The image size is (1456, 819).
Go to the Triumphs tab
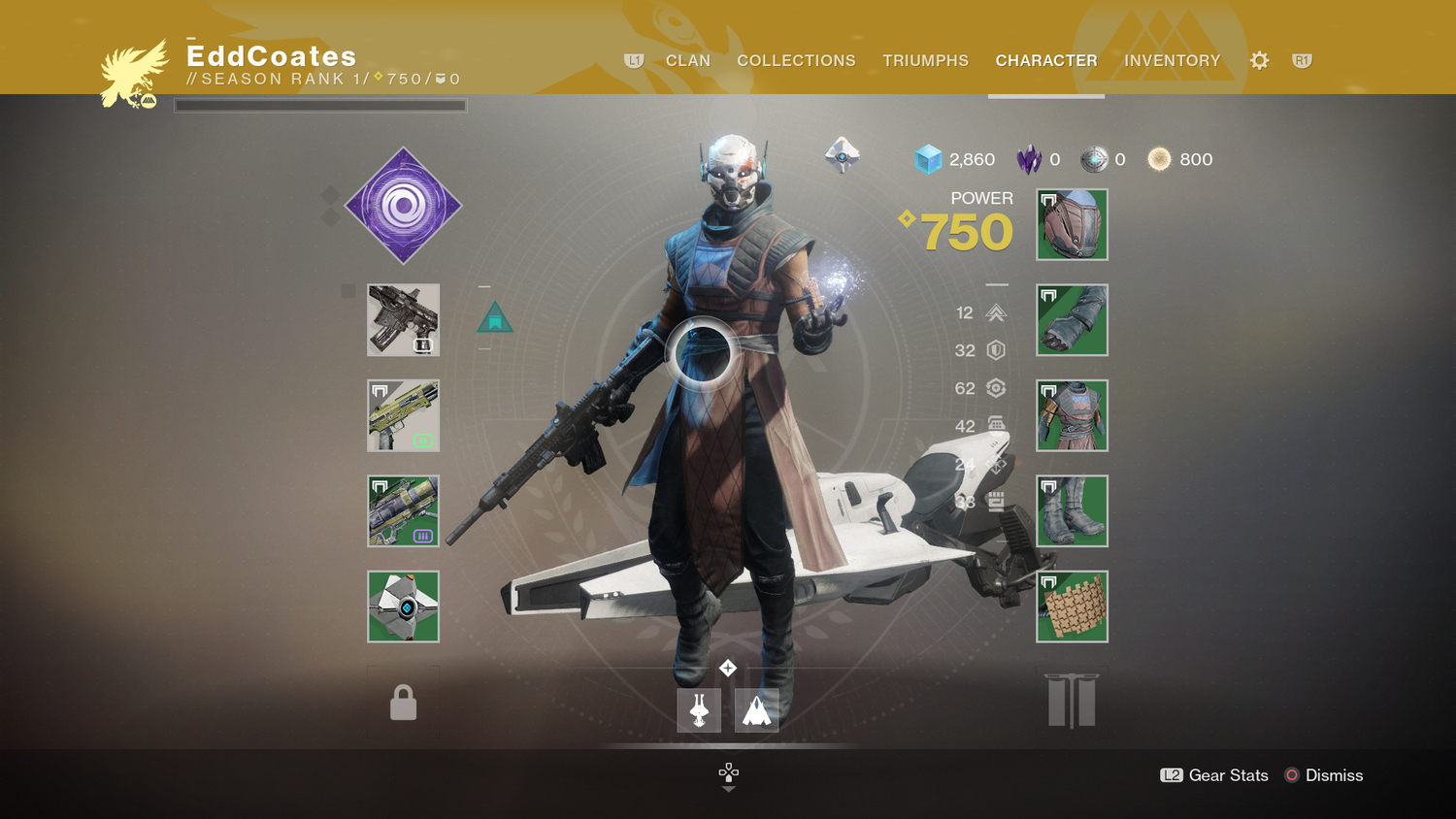pyautogui.click(x=925, y=60)
